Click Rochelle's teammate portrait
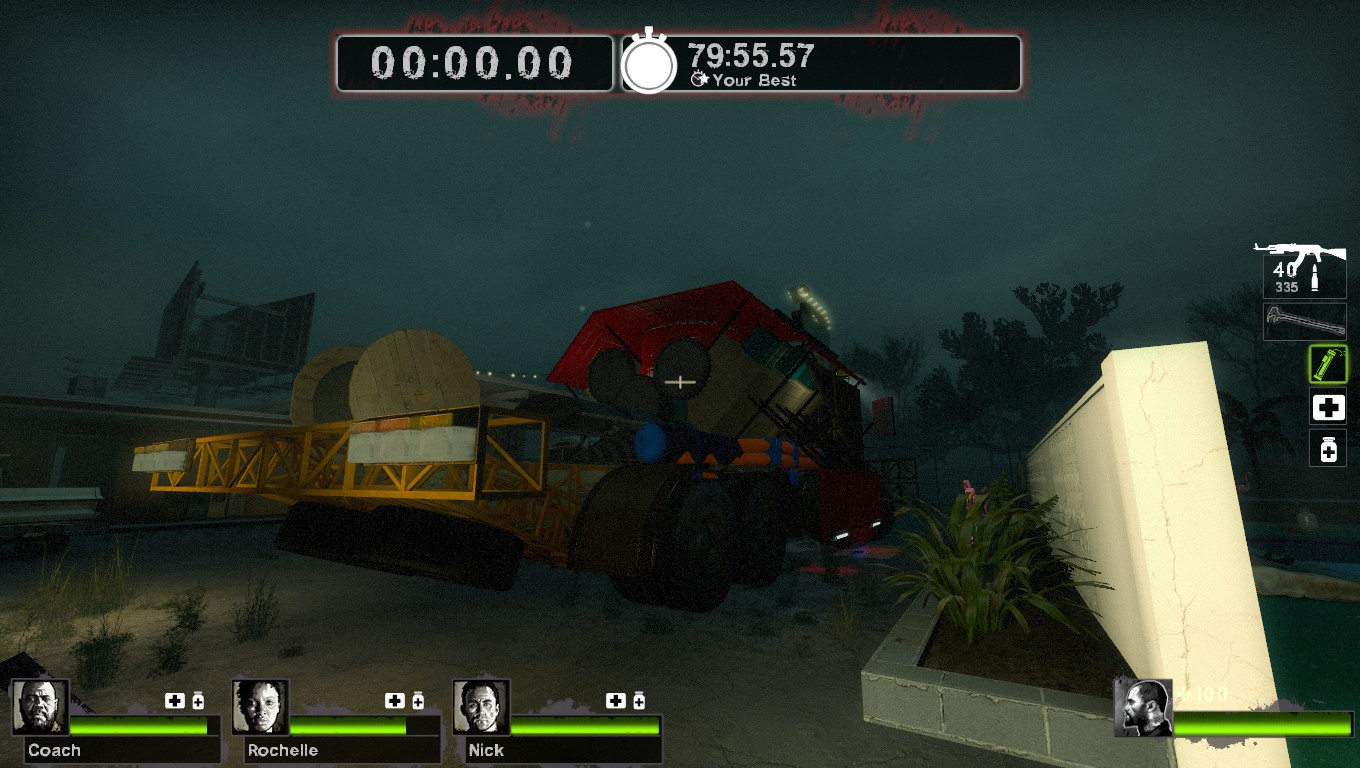The image size is (1360, 768). tap(261, 707)
